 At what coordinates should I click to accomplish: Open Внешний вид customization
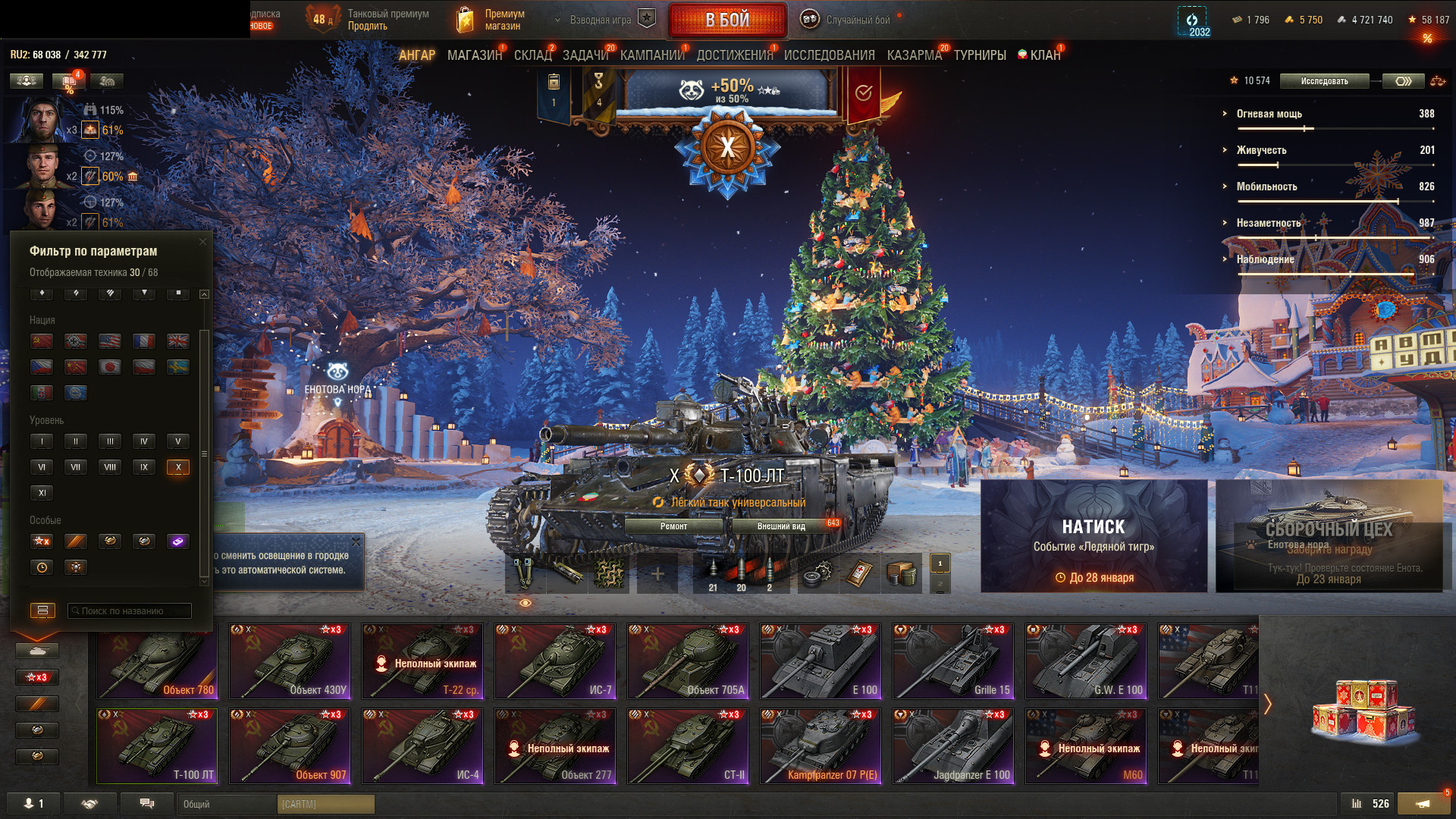pos(781,526)
